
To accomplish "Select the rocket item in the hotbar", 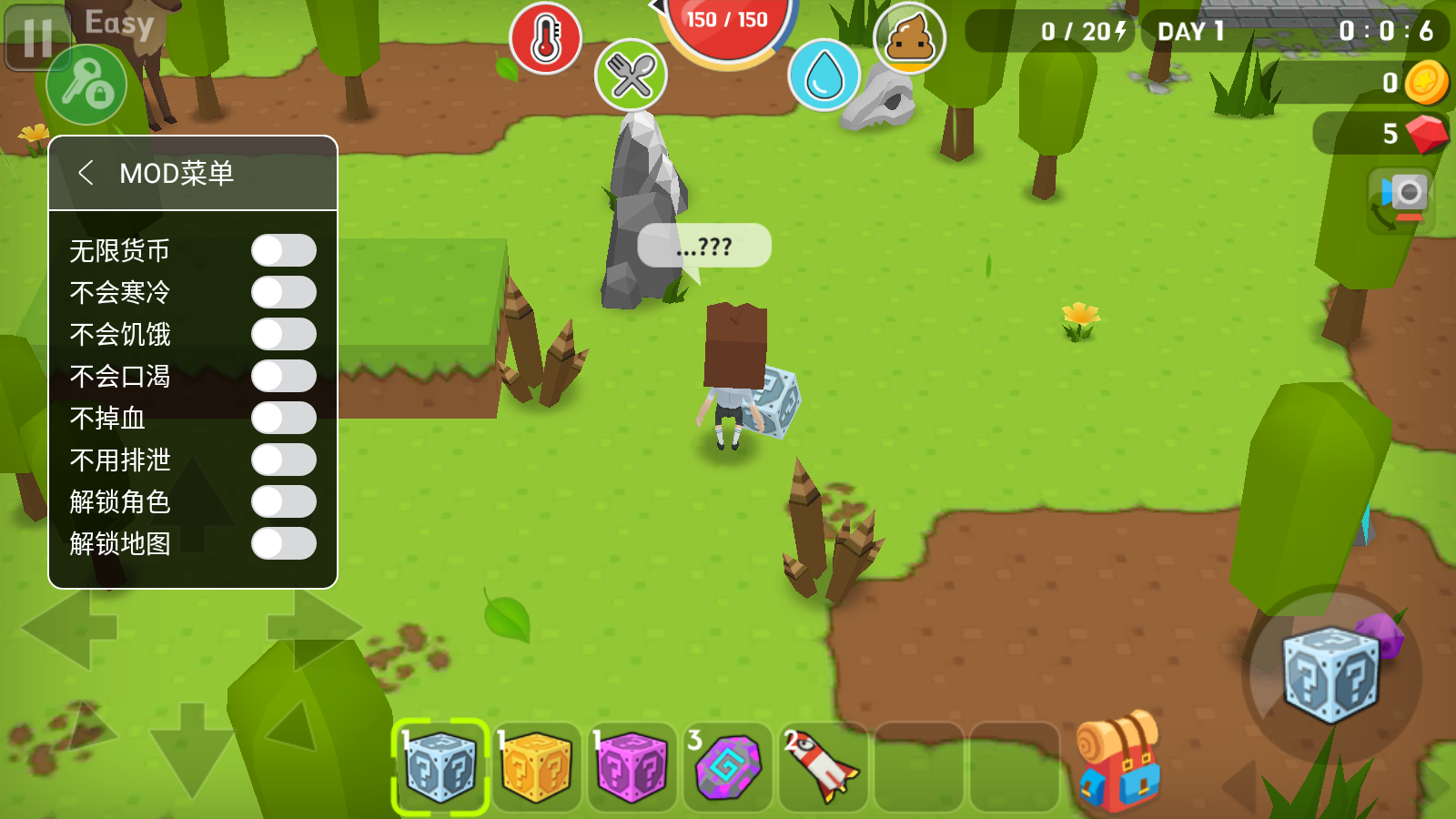I will 818,767.
